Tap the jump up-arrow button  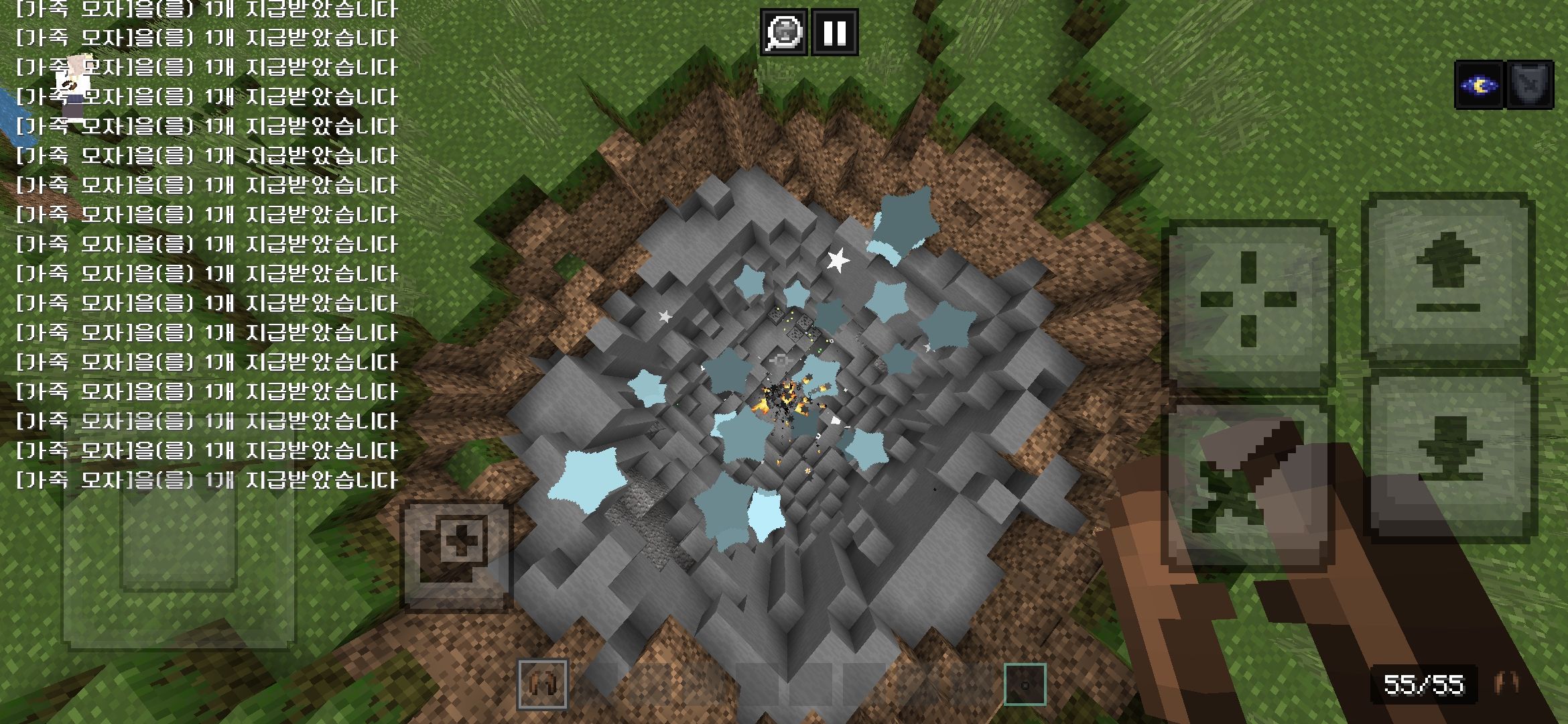point(1449,275)
